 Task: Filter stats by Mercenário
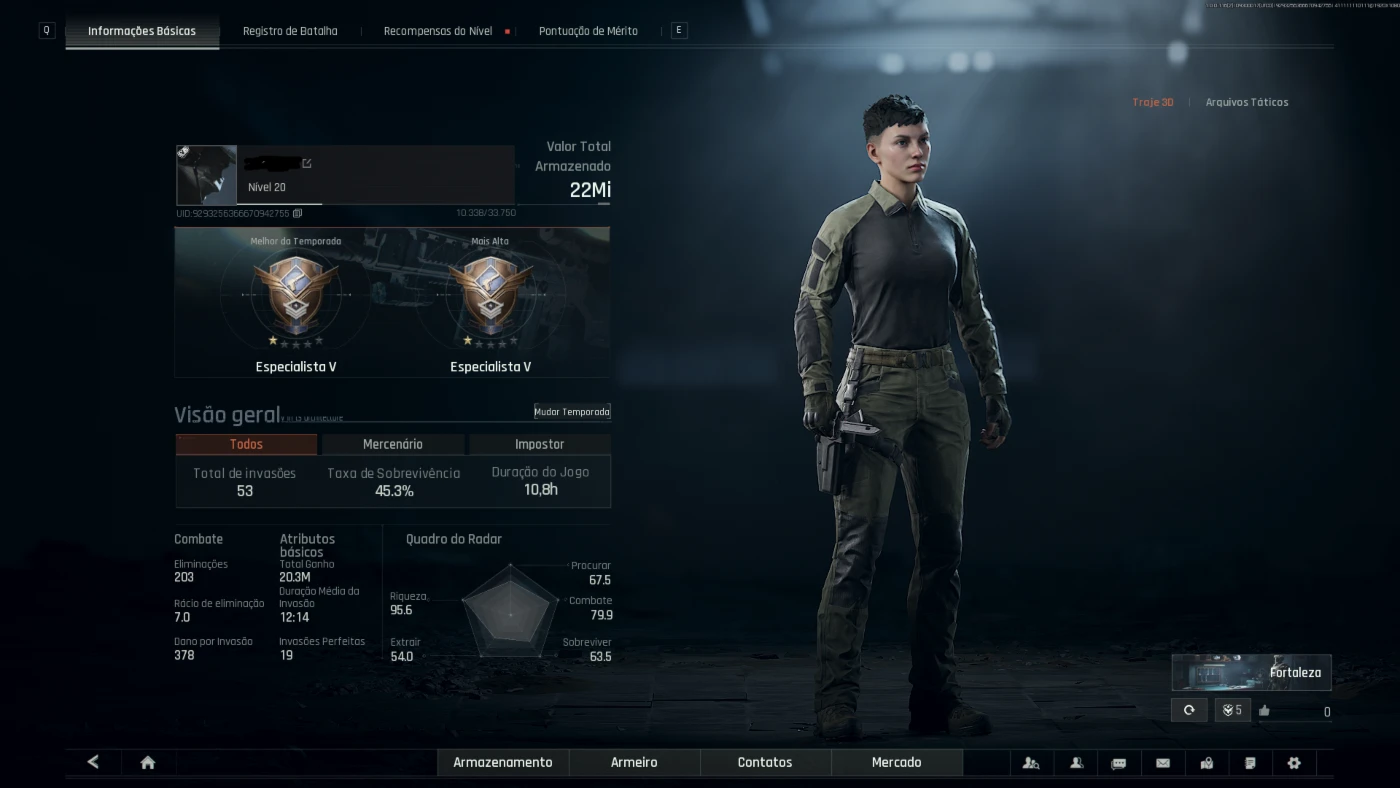point(393,444)
